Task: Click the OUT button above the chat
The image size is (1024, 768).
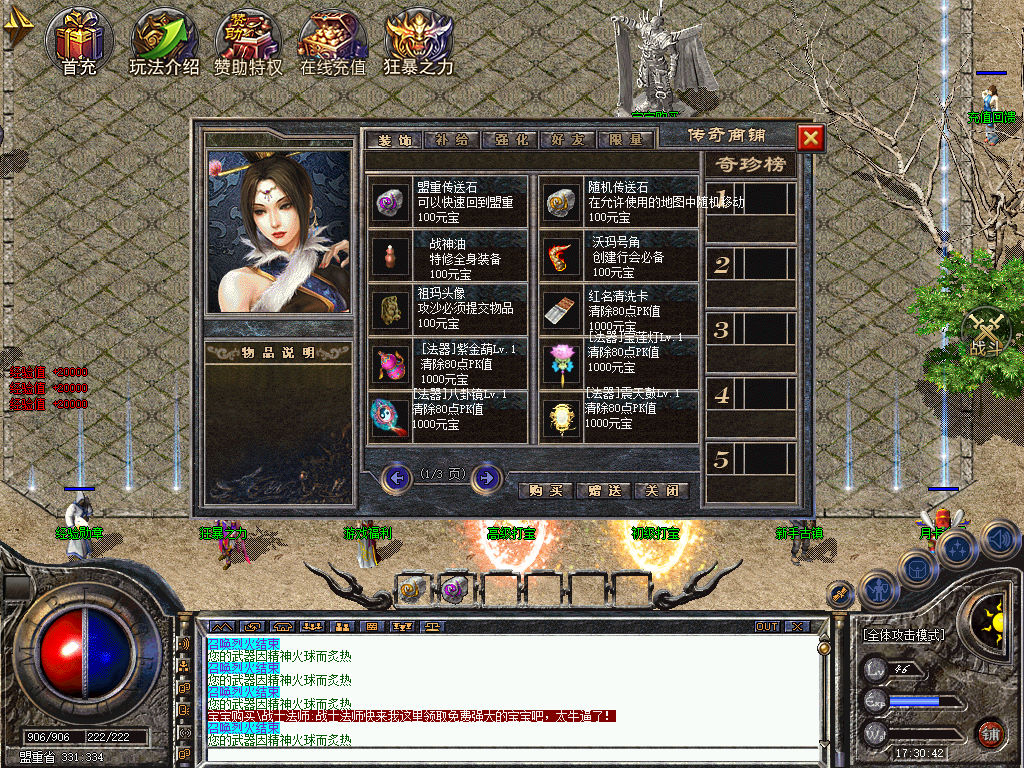Action: [767, 626]
